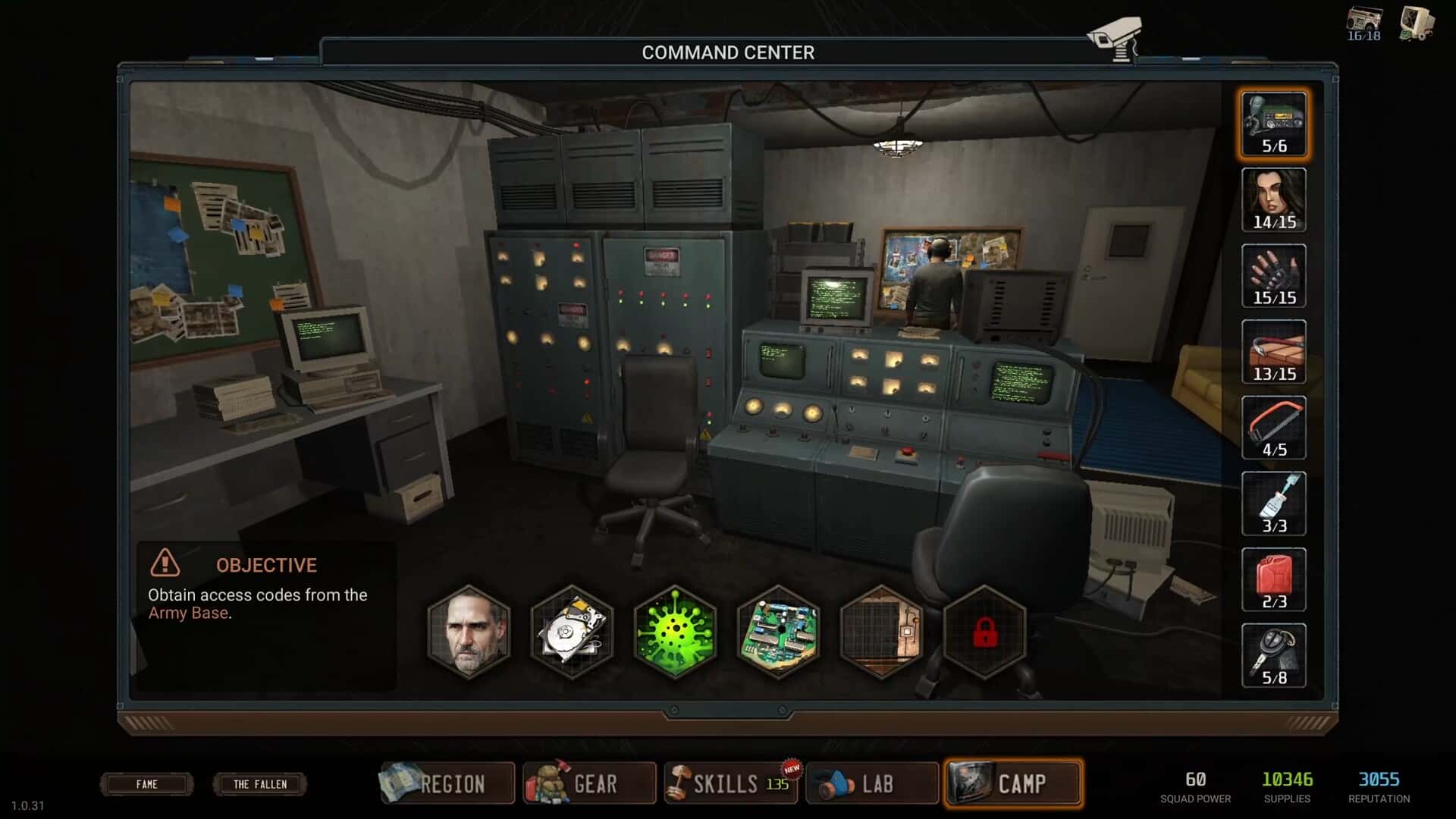Select the grey-haired man portrait hexagon
The image size is (1456, 819).
469,632
